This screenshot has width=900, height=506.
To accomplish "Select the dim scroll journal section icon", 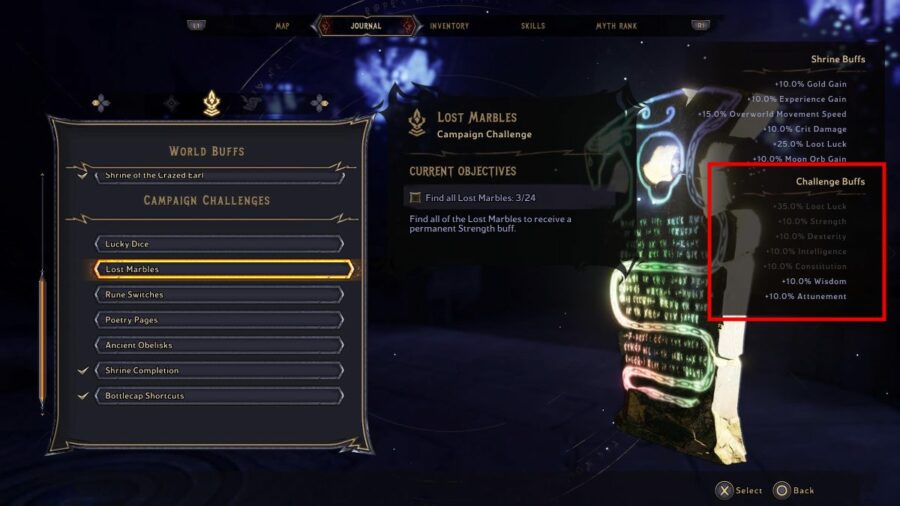I will (x=249, y=102).
